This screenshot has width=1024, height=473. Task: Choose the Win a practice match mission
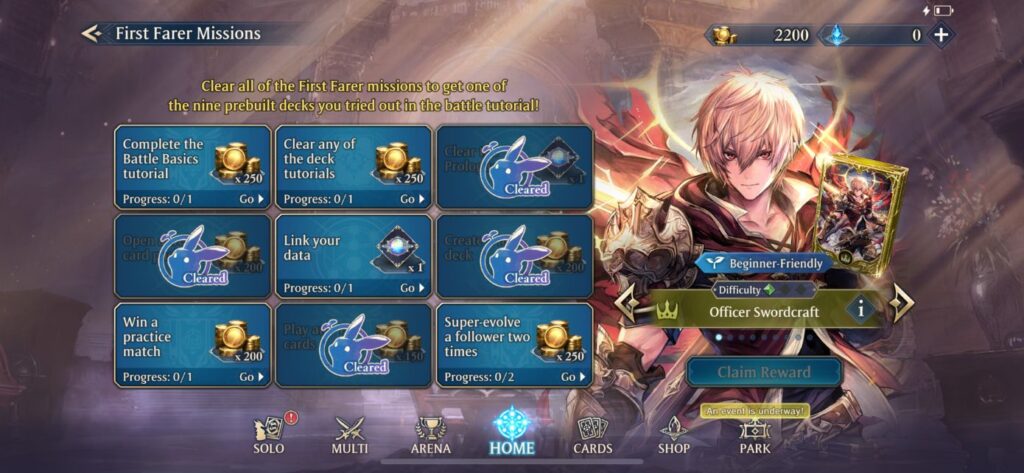pos(193,344)
